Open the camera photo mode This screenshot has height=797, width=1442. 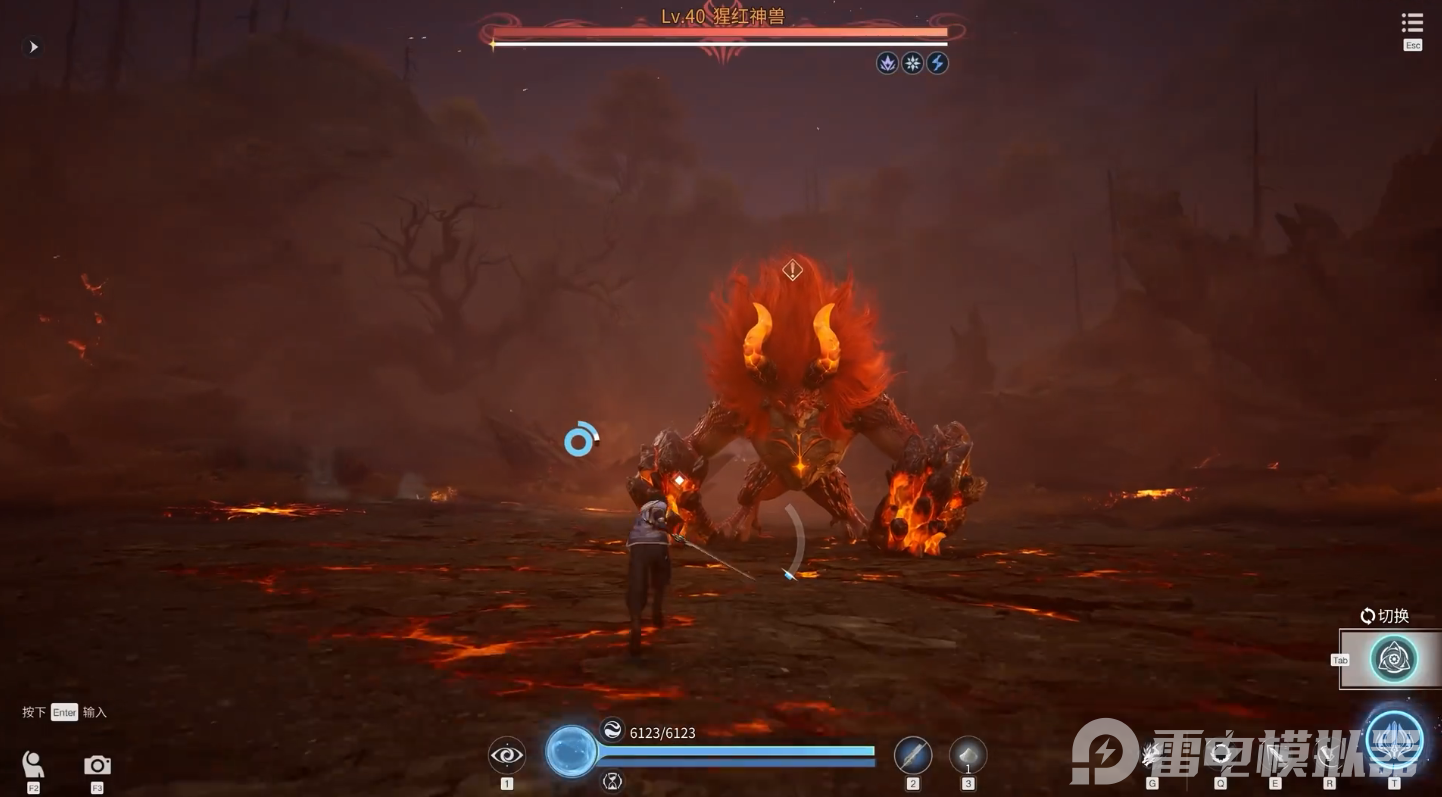97,765
